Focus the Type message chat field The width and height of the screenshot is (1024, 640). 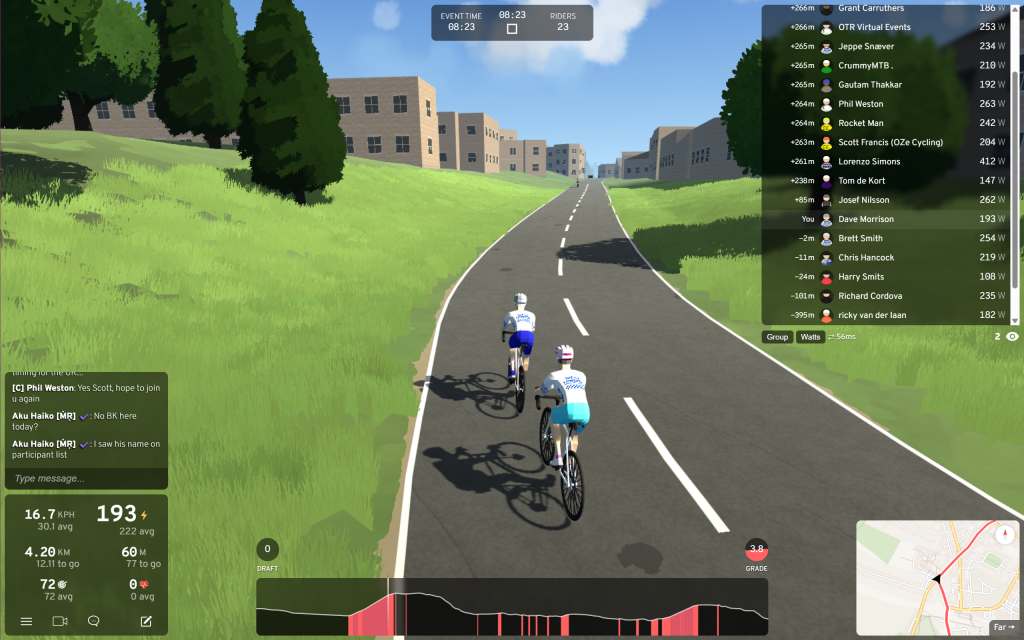click(x=86, y=479)
